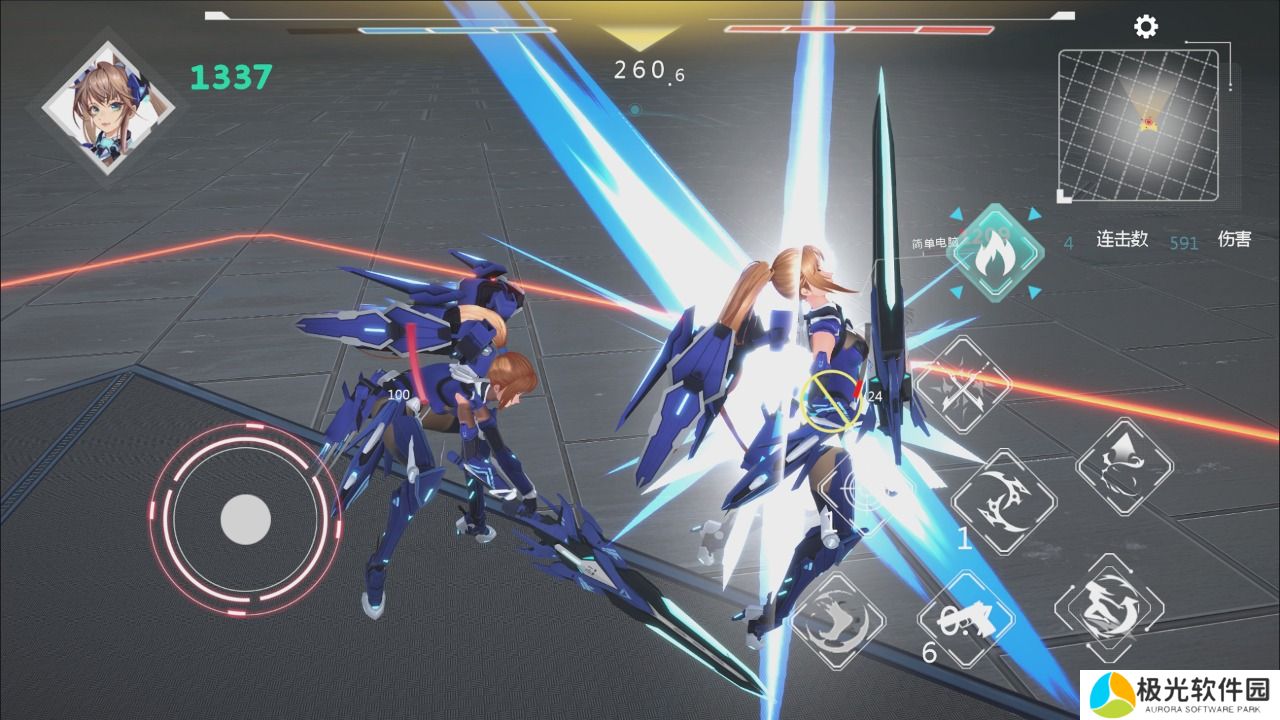Tap the virtual movement joystick
Image resolution: width=1280 pixels, height=720 pixels.
(245, 519)
